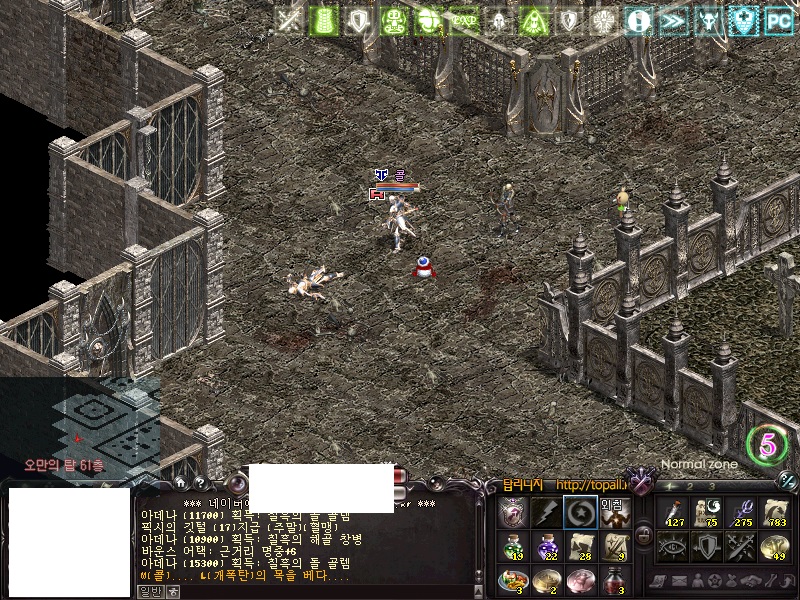Click the home button above the chat
The height and width of the screenshot is (600, 800).
tap(182, 482)
